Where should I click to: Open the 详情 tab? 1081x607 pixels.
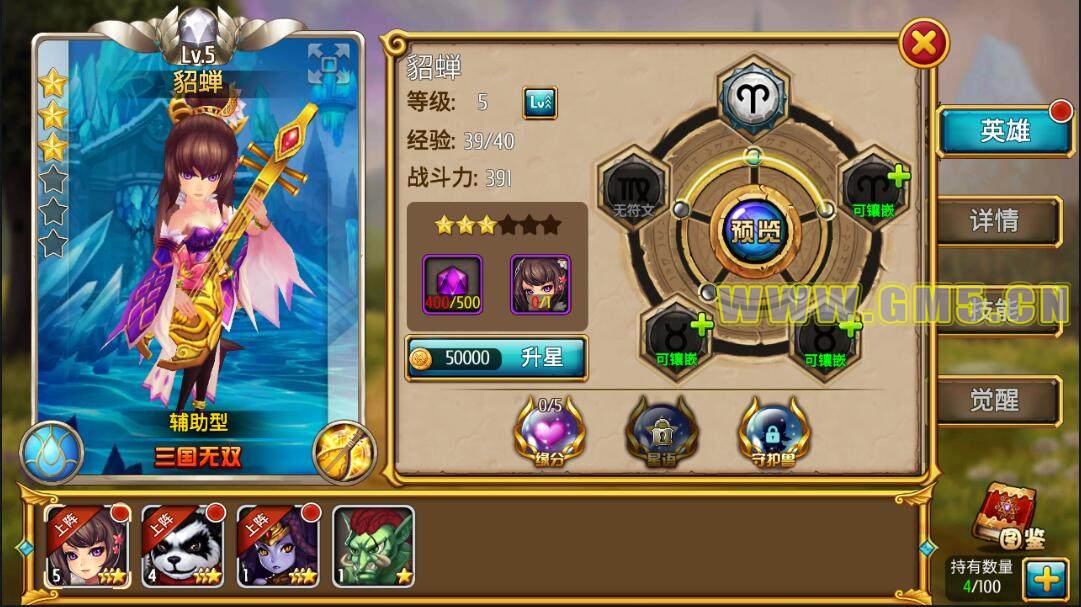pyautogui.click(x=996, y=221)
